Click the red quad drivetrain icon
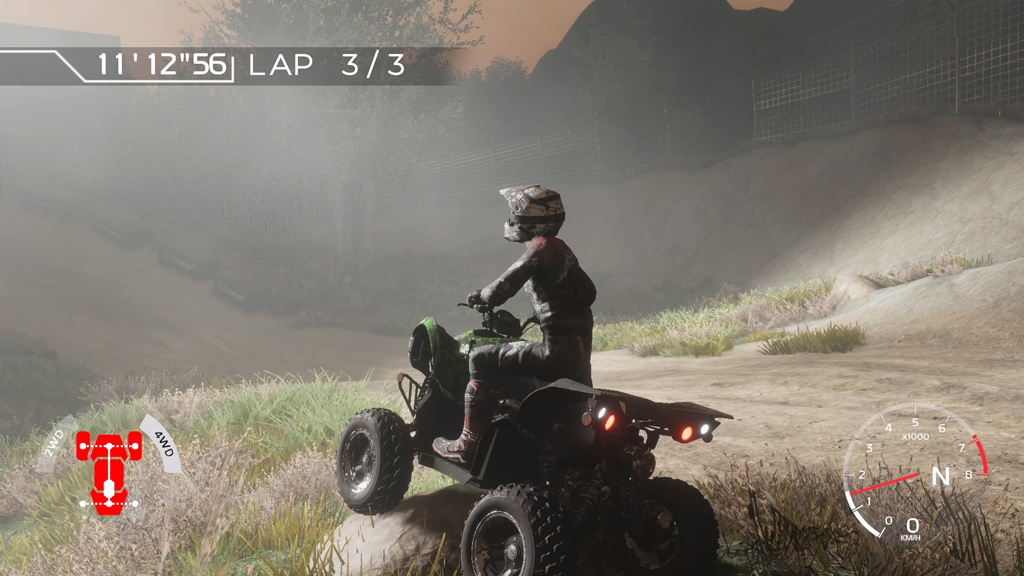1024x576 pixels. pos(108,470)
